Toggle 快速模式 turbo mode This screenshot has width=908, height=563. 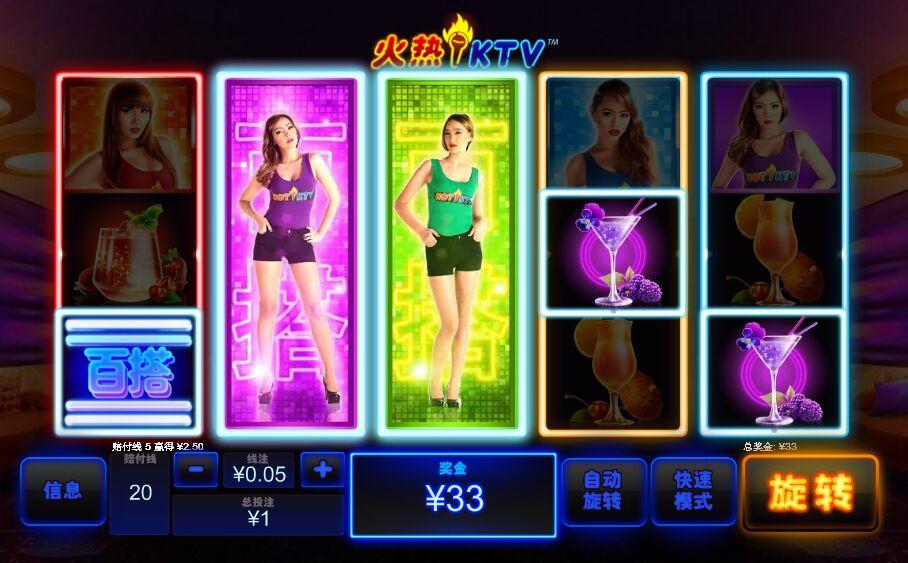(x=693, y=491)
